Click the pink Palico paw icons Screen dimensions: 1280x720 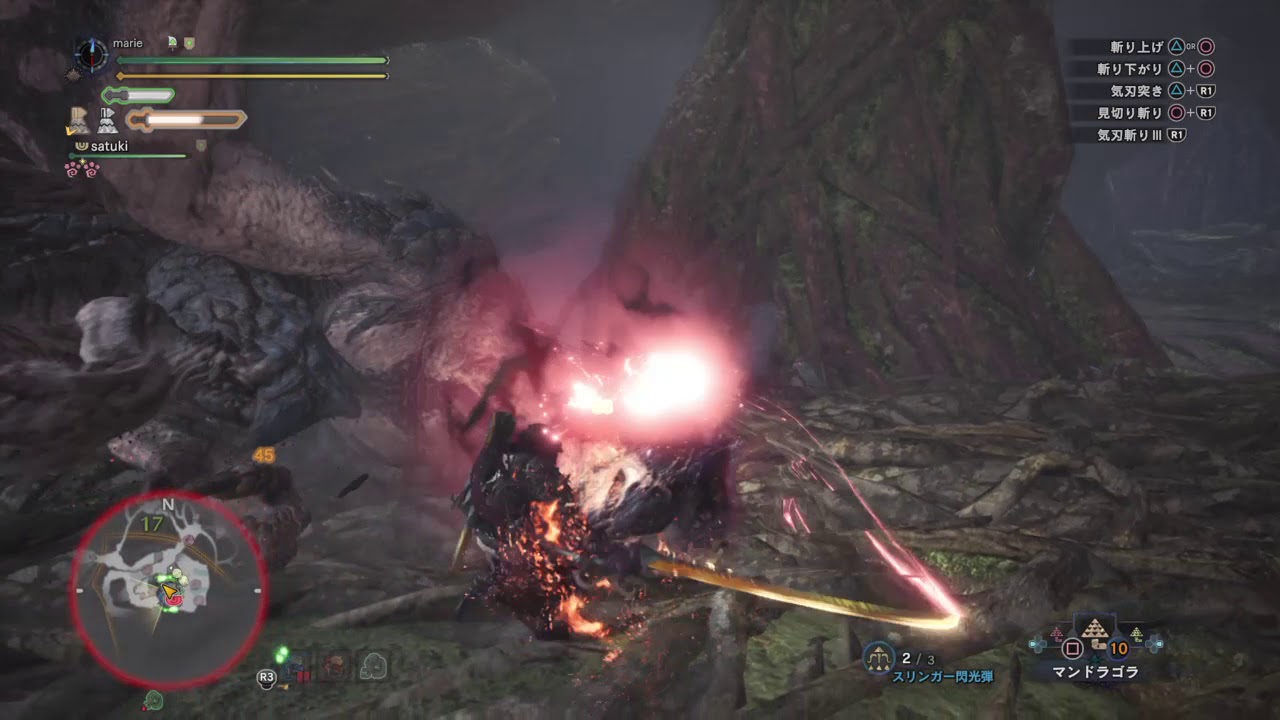click(x=82, y=169)
